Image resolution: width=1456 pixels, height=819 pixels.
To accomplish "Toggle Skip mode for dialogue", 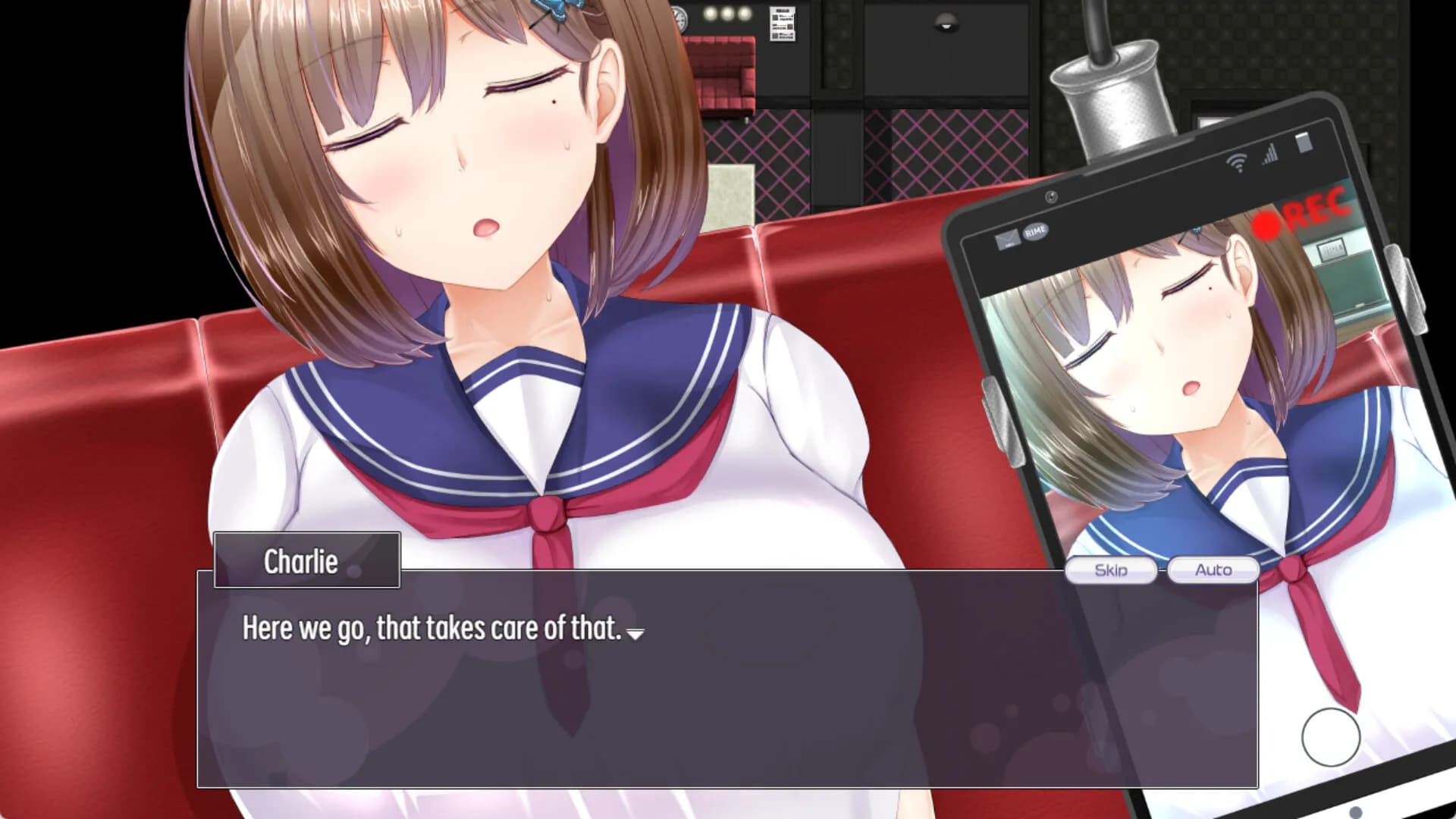I will click(x=1112, y=570).
